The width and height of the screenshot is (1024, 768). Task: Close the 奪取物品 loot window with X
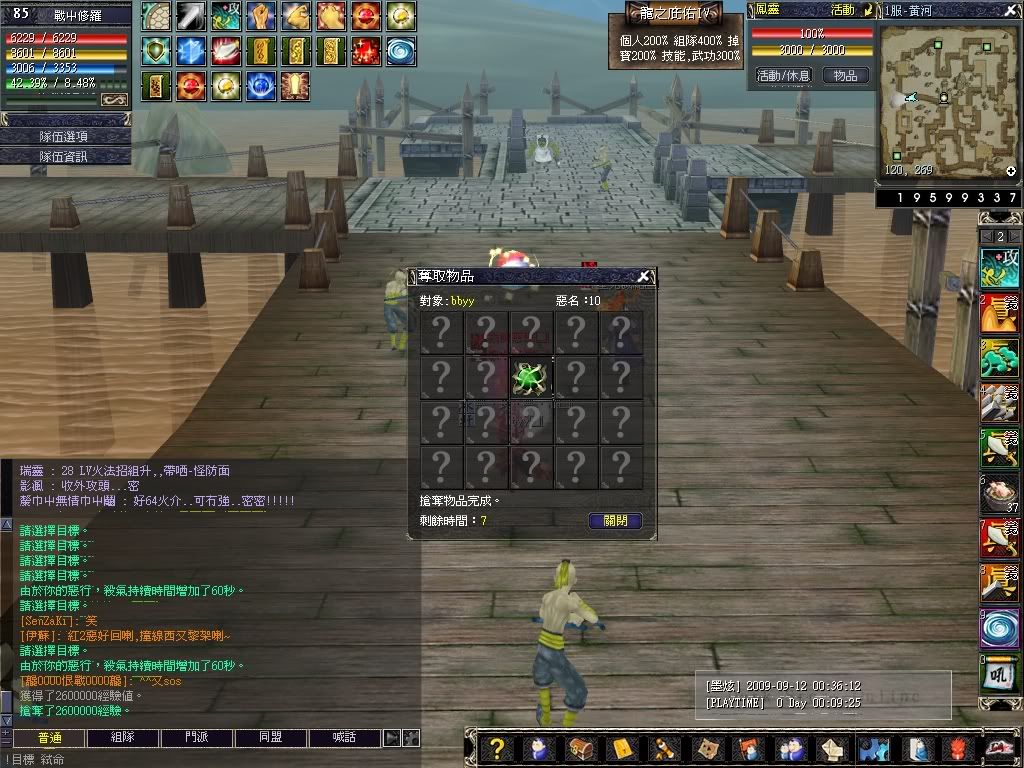(x=644, y=277)
